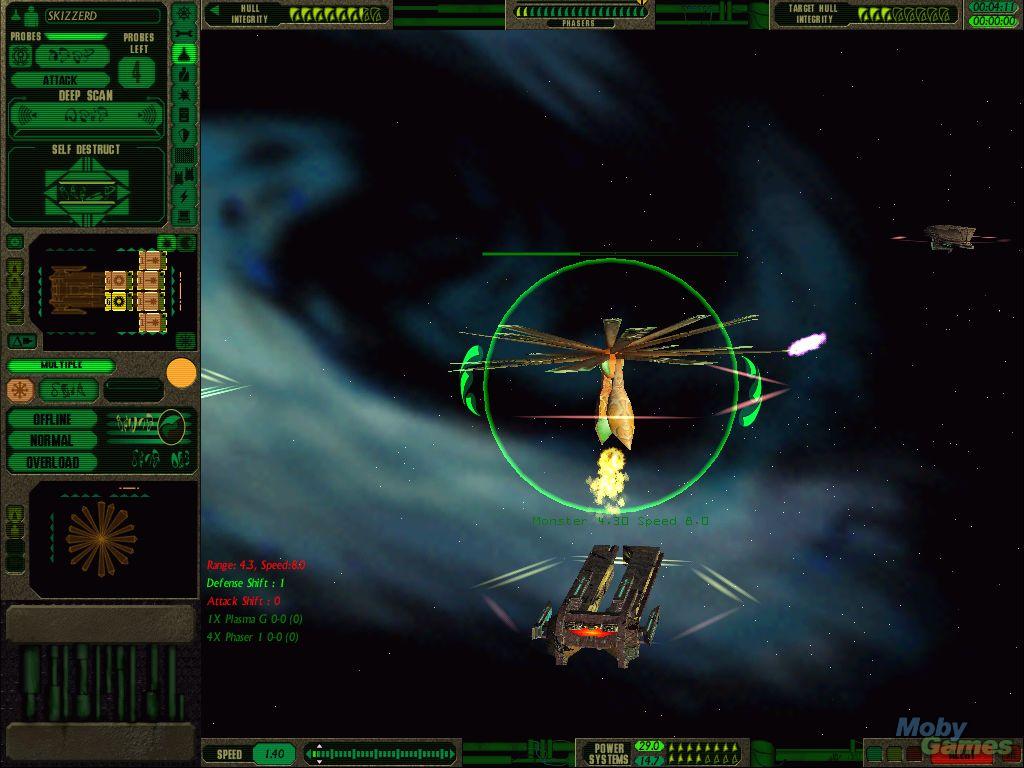Click the round orange fire button
The image size is (1024, 768).
coord(181,373)
